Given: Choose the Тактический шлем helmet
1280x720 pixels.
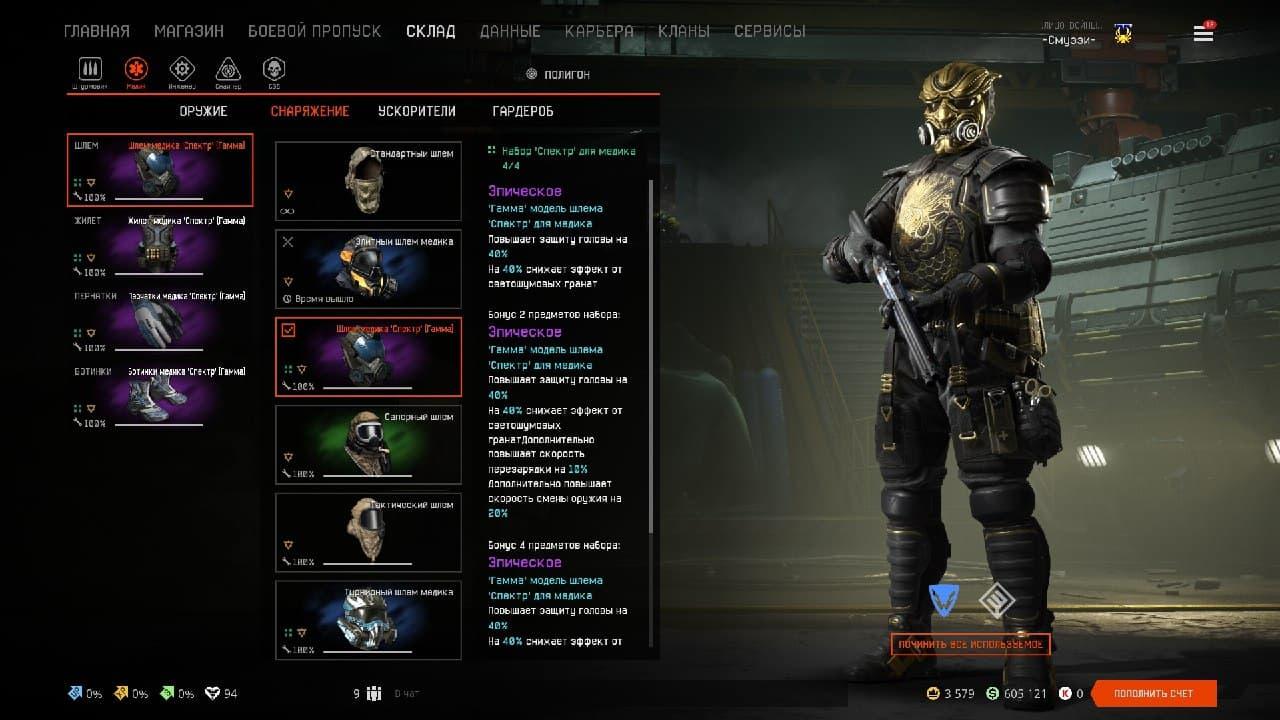Looking at the screenshot, I should point(368,533).
